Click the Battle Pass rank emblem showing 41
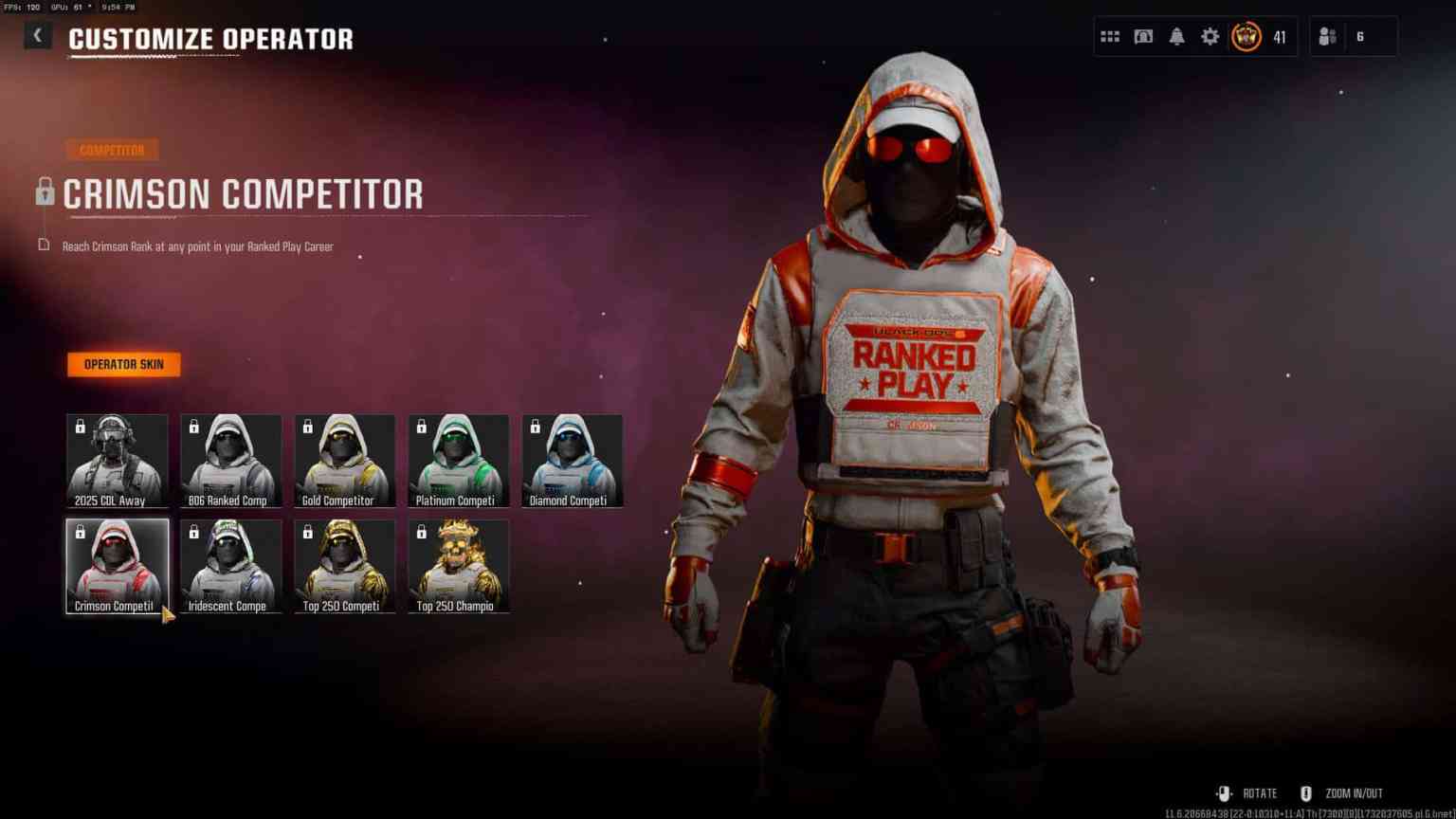The height and width of the screenshot is (819, 1456). tap(1245, 36)
